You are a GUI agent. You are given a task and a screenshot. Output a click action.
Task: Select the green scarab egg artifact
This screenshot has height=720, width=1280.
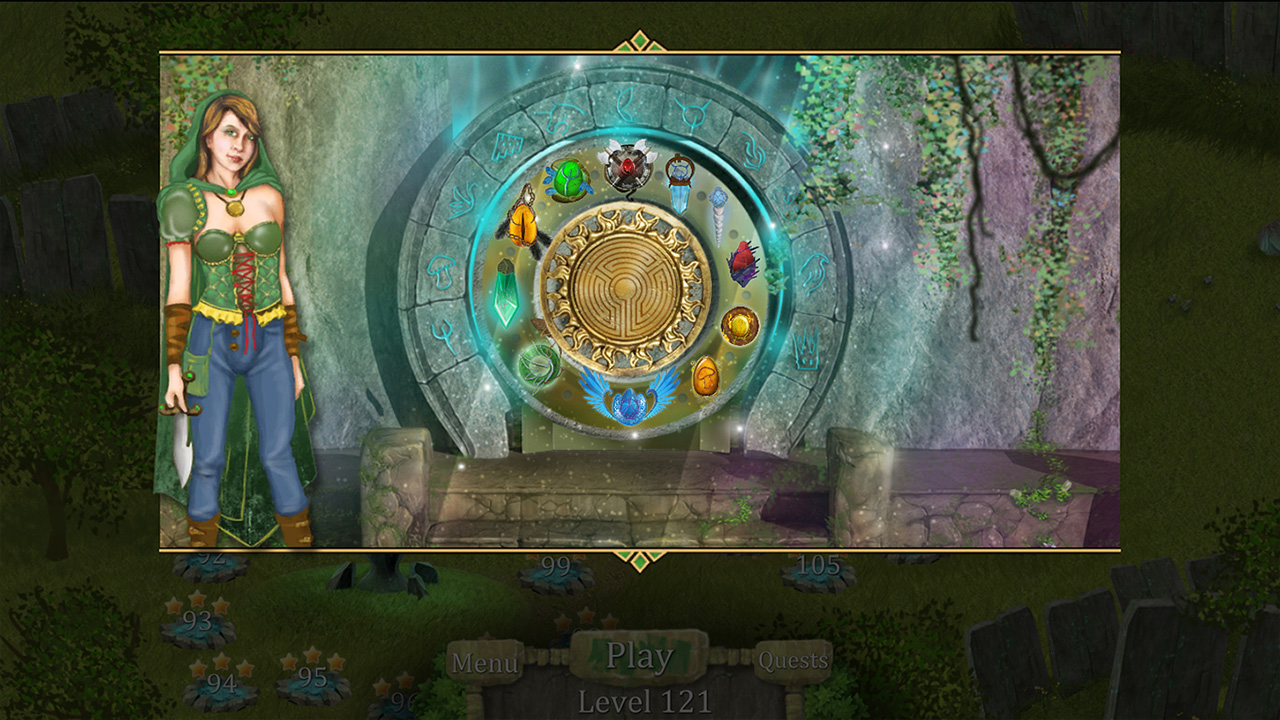click(569, 180)
